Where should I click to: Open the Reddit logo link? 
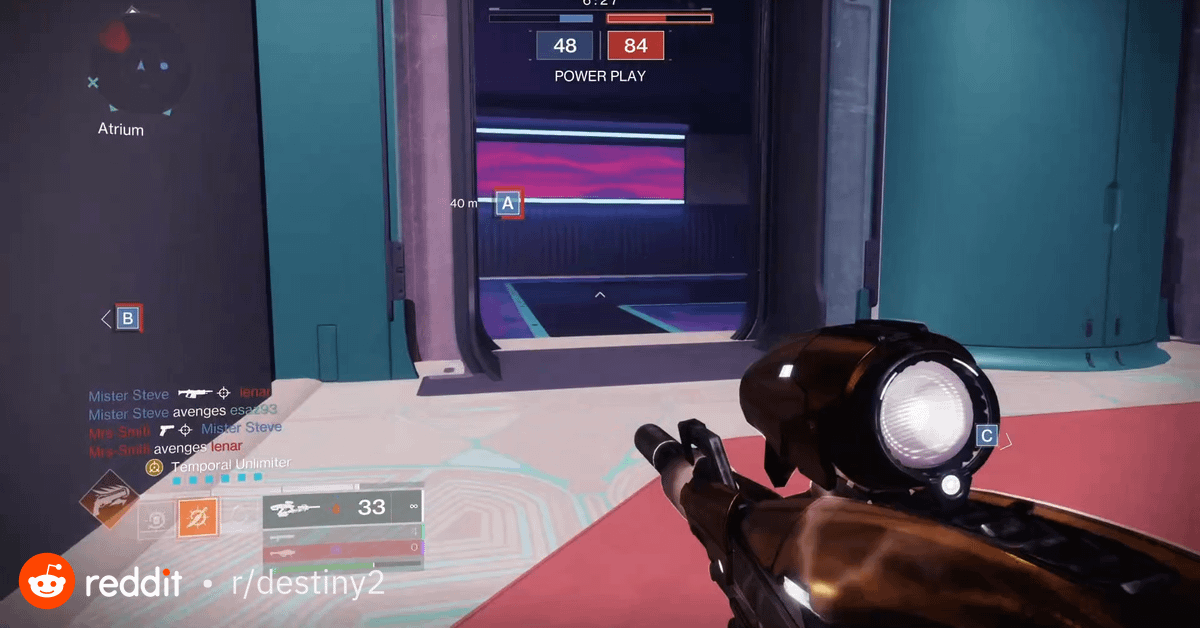[x=100, y=583]
